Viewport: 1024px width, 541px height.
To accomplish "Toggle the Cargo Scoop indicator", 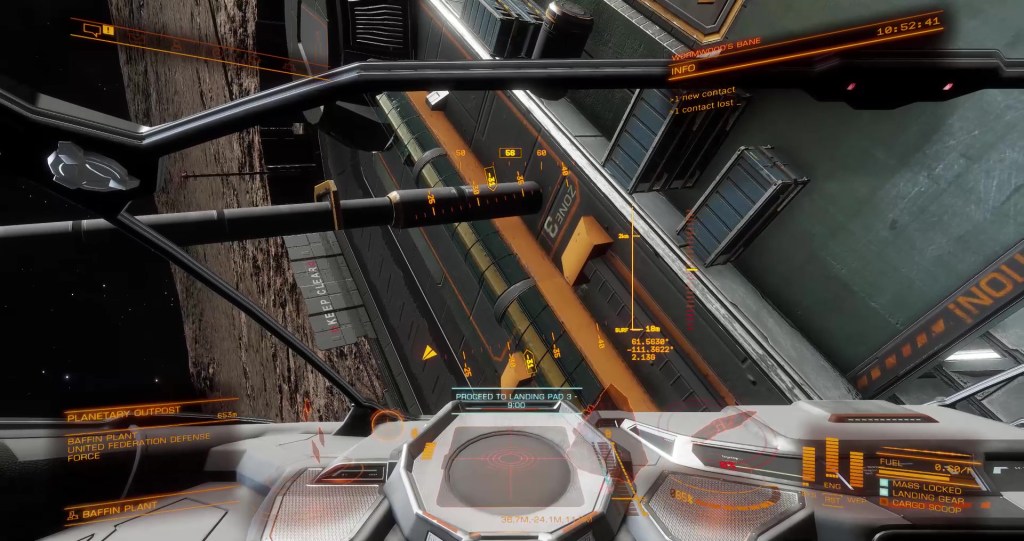I will [x=921, y=509].
